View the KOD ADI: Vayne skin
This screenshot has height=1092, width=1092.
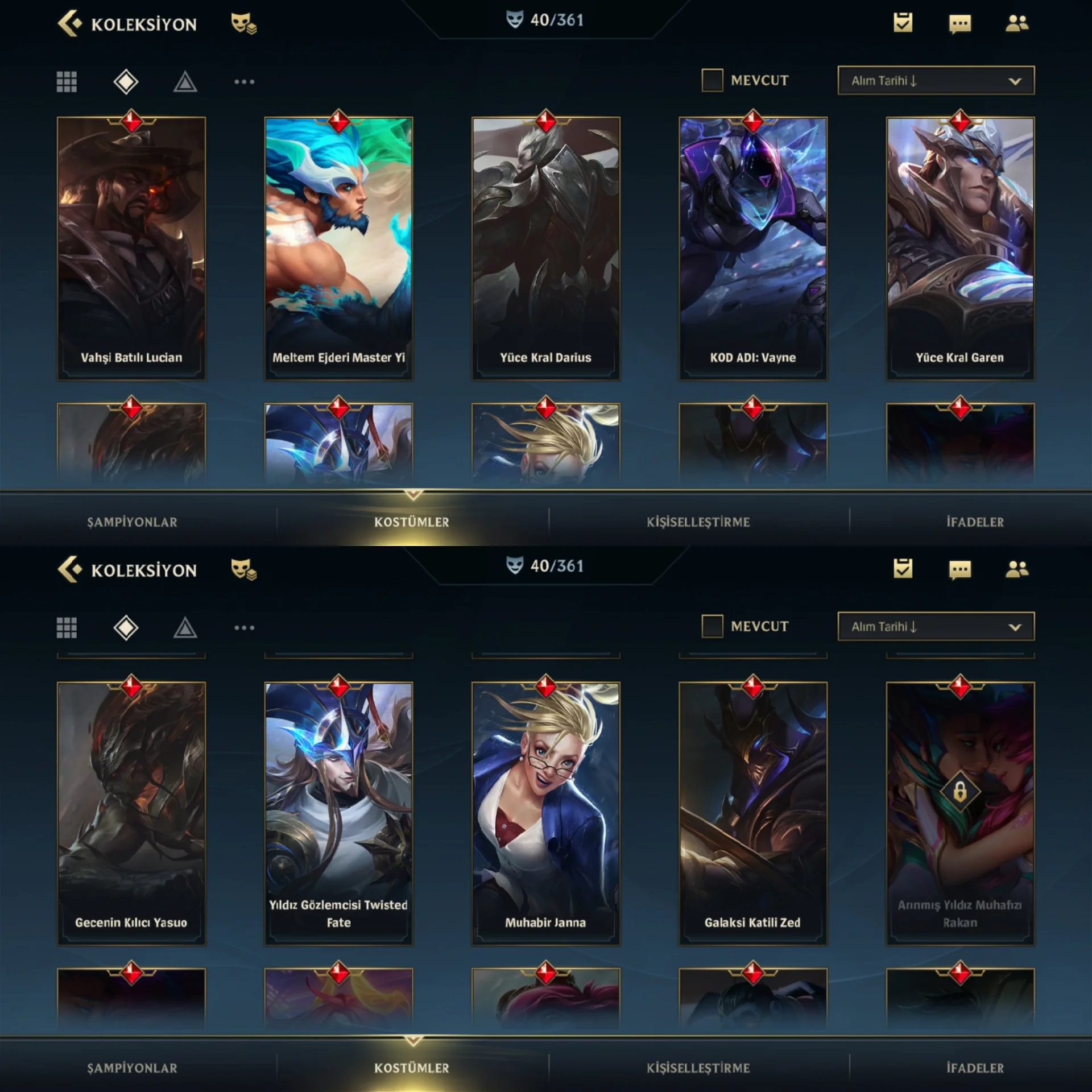pyautogui.click(x=752, y=249)
